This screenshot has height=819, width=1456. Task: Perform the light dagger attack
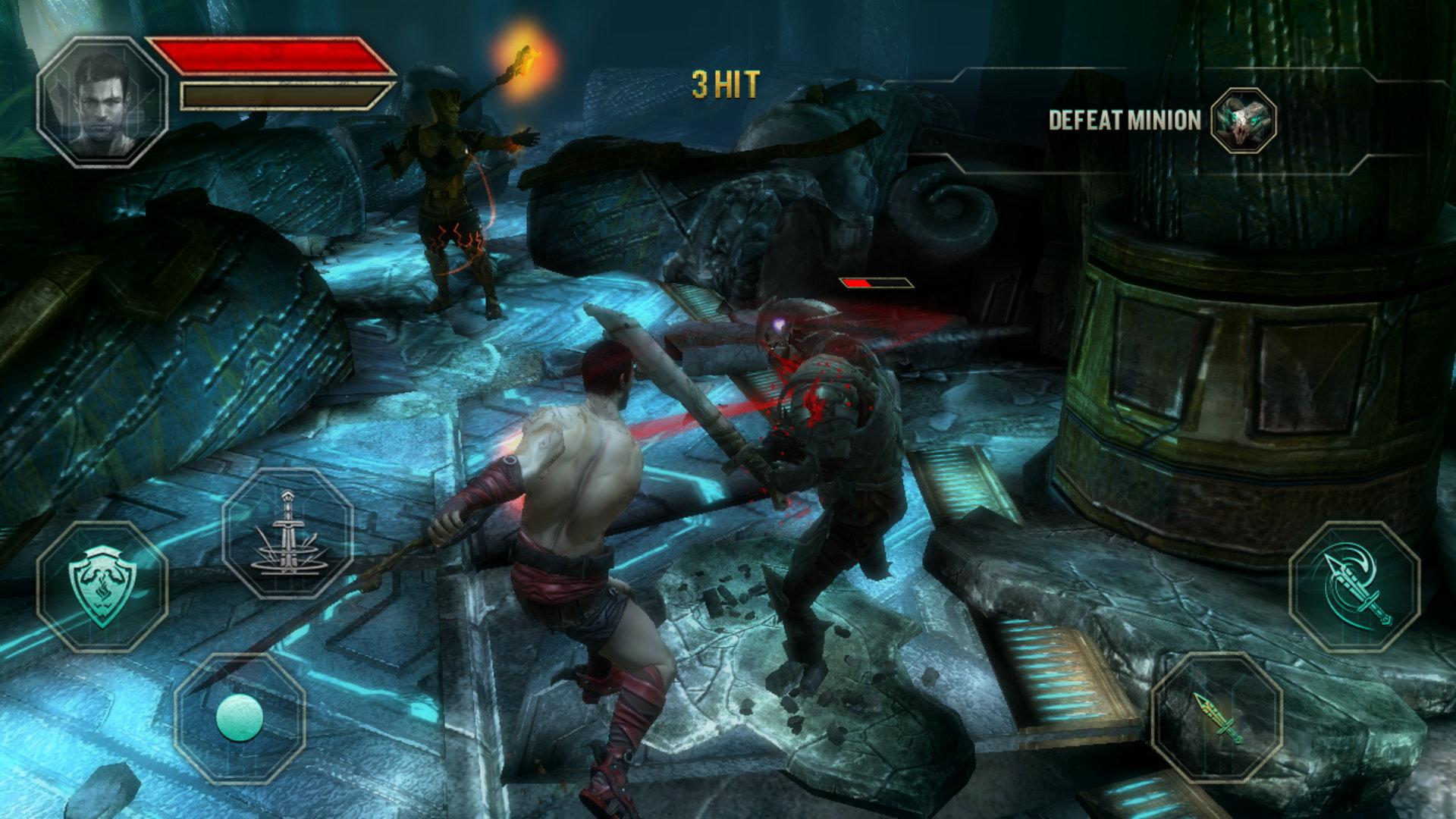[x=1217, y=717]
